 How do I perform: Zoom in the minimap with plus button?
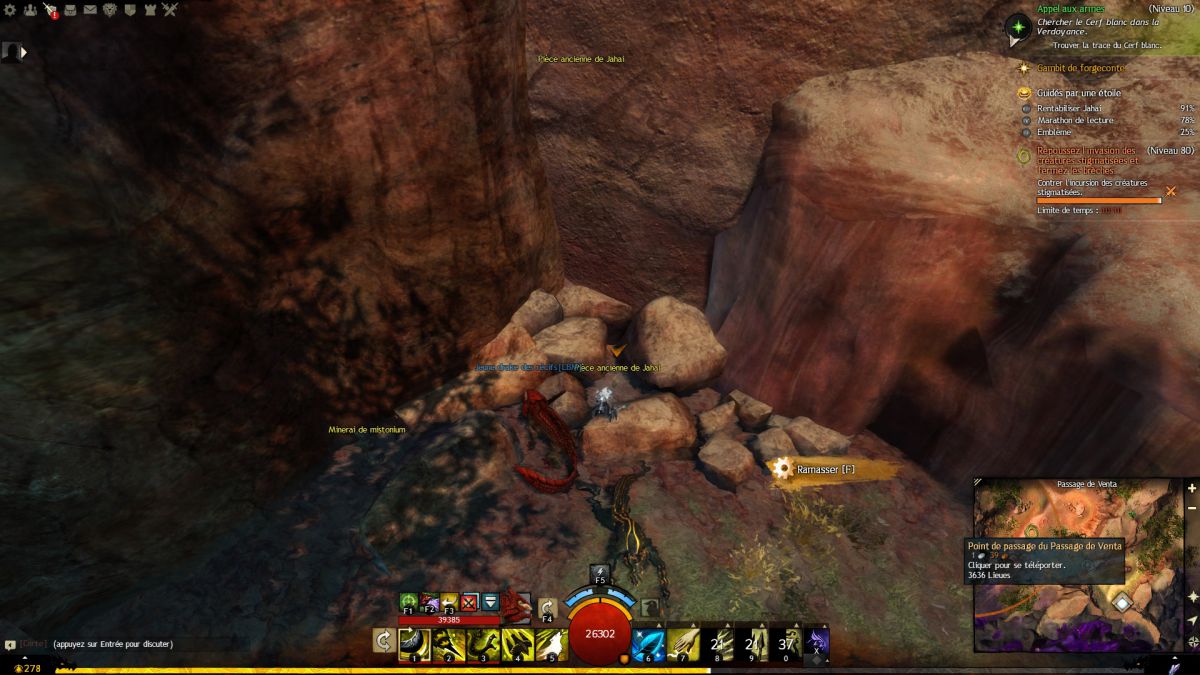pyautogui.click(x=1191, y=488)
